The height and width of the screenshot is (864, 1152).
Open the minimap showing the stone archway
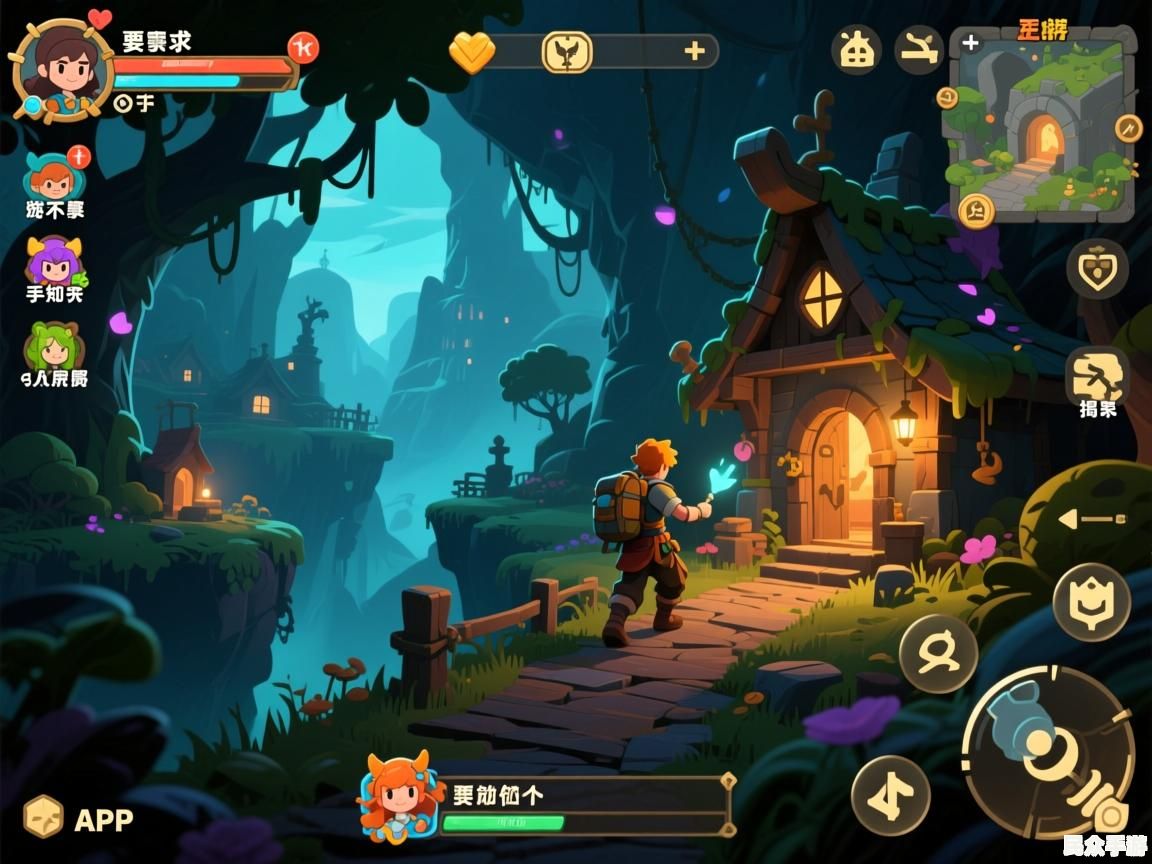[1042, 125]
